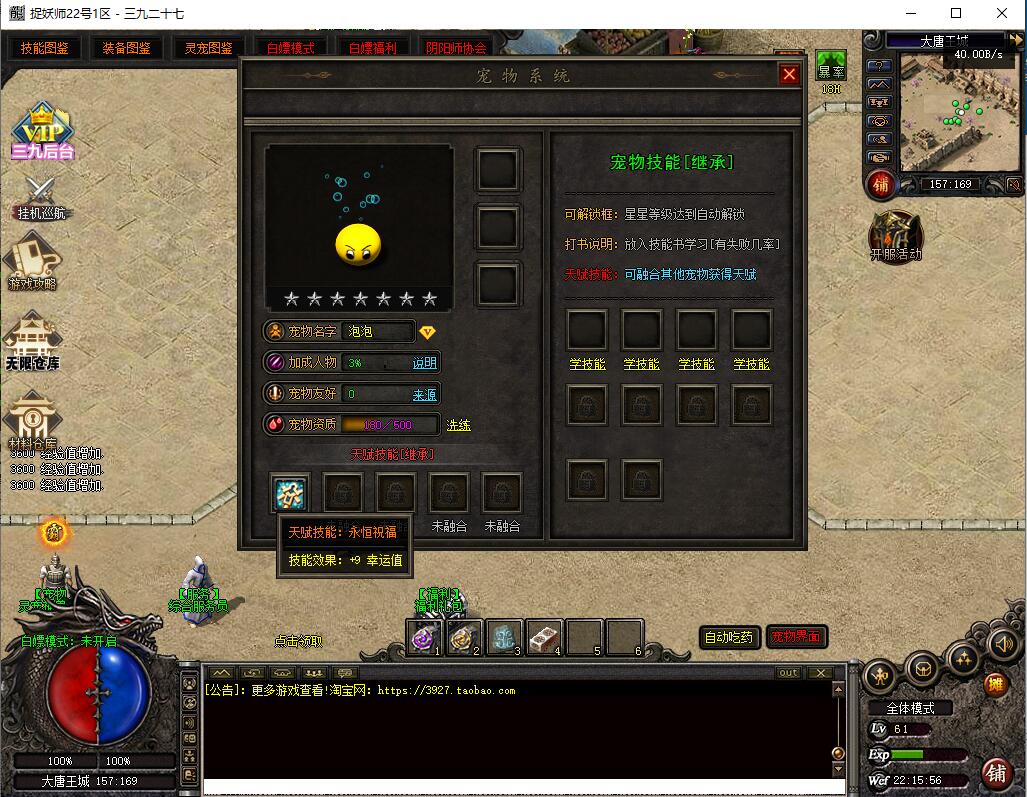Open the 阴阳师协会 association menu
The image size is (1027, 797).
456,48
